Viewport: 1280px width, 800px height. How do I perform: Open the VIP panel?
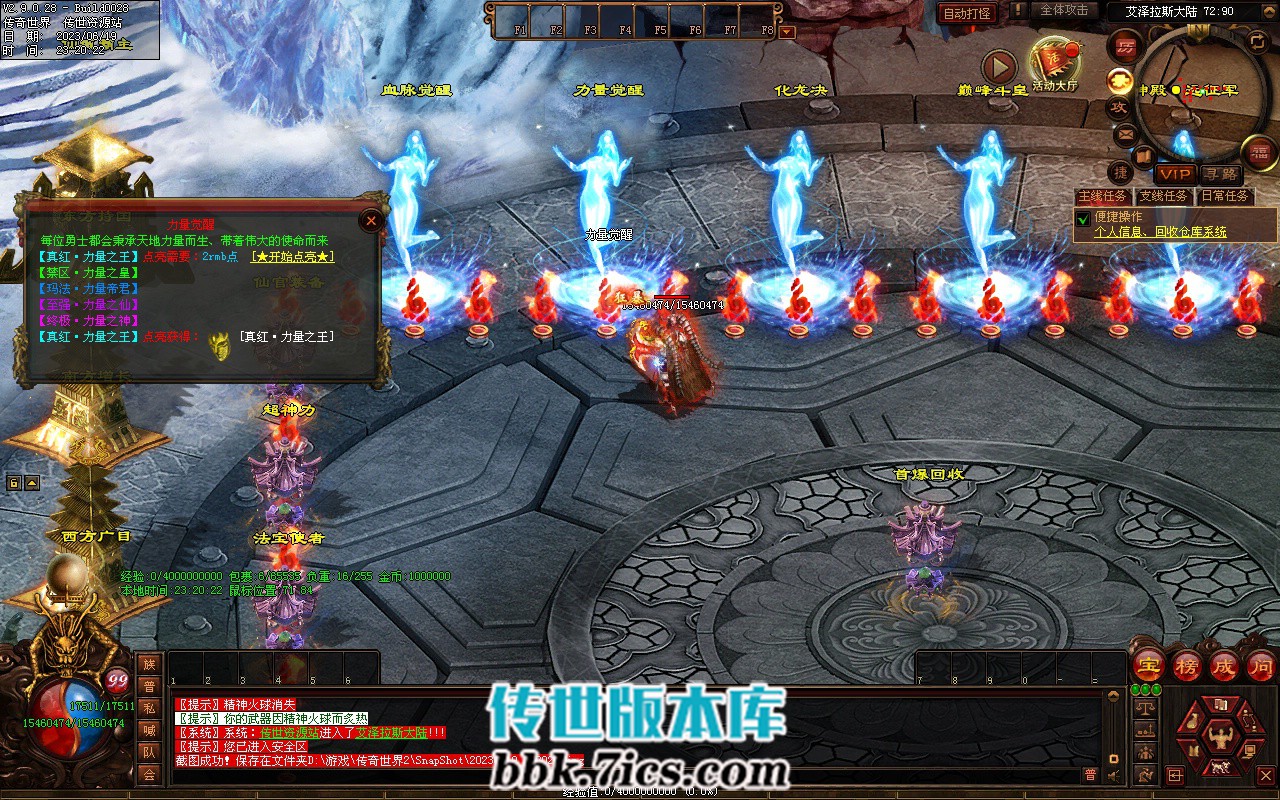(x=1175, y=174)
